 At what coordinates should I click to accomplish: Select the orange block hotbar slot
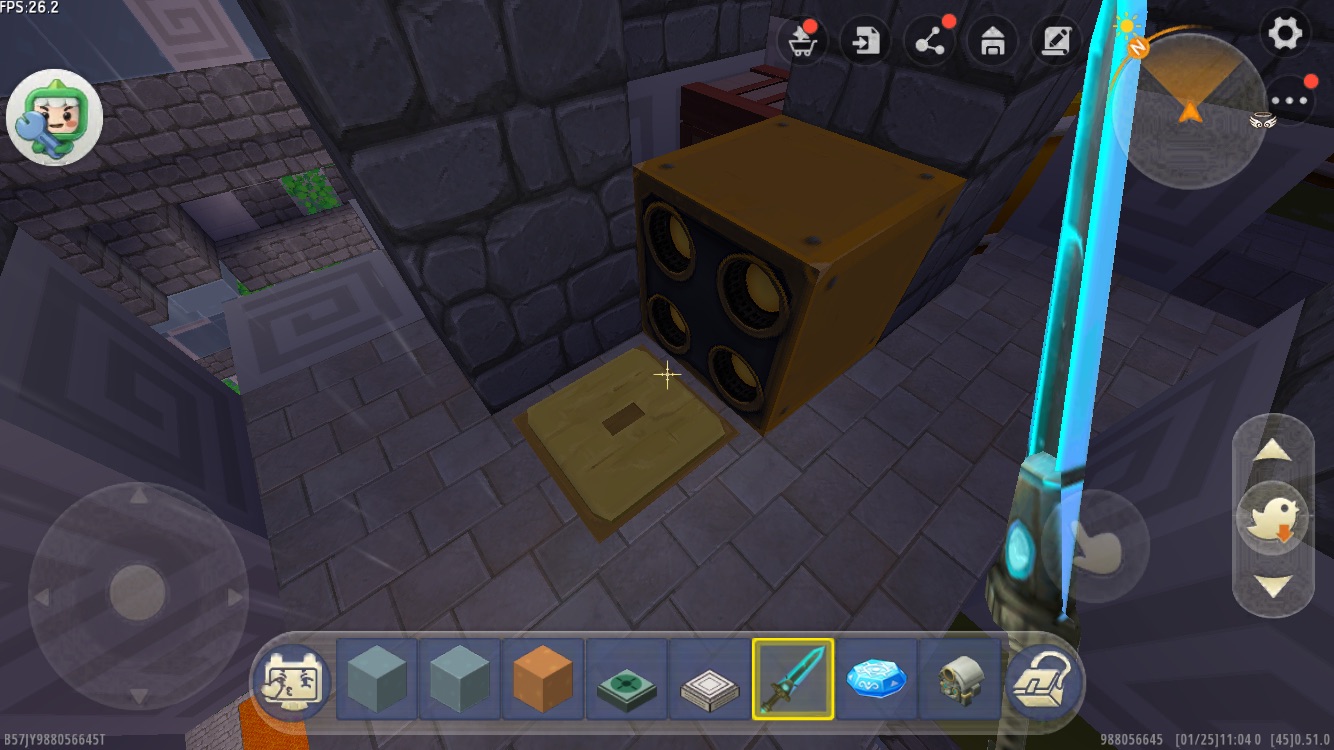click(543, 680)
